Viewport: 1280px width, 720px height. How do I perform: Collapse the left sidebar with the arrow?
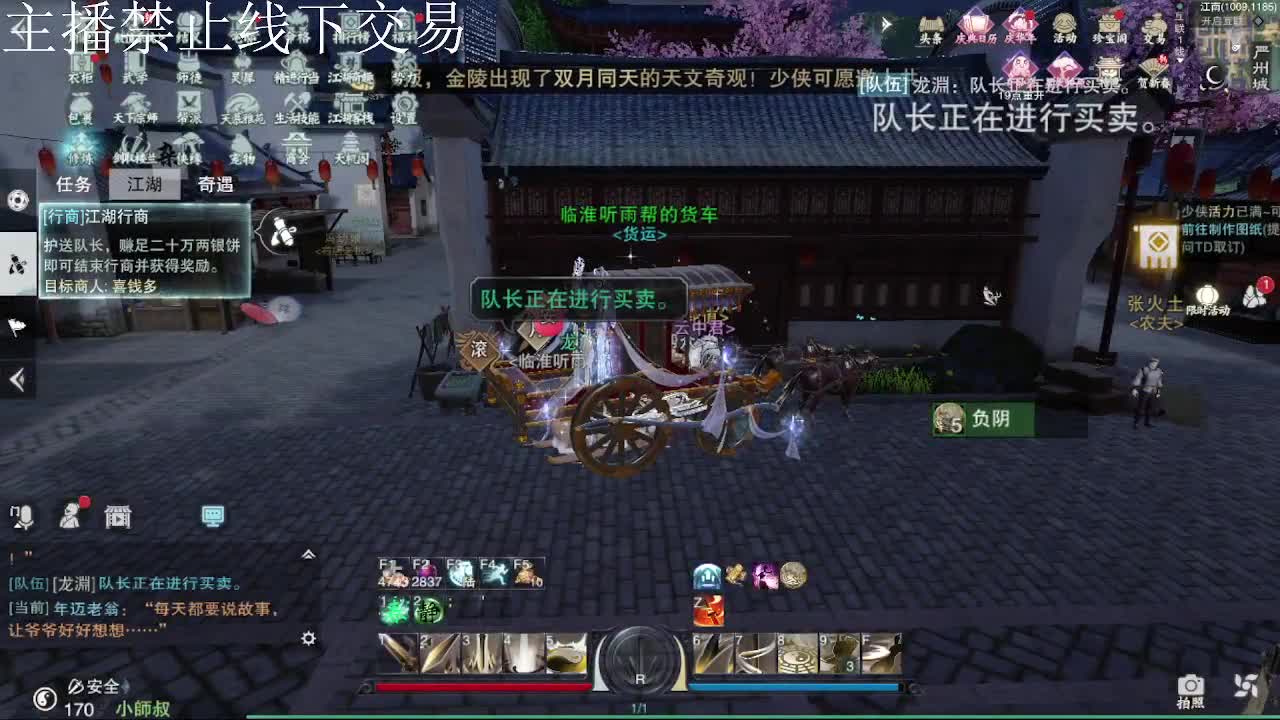click(x=16, y=379)
